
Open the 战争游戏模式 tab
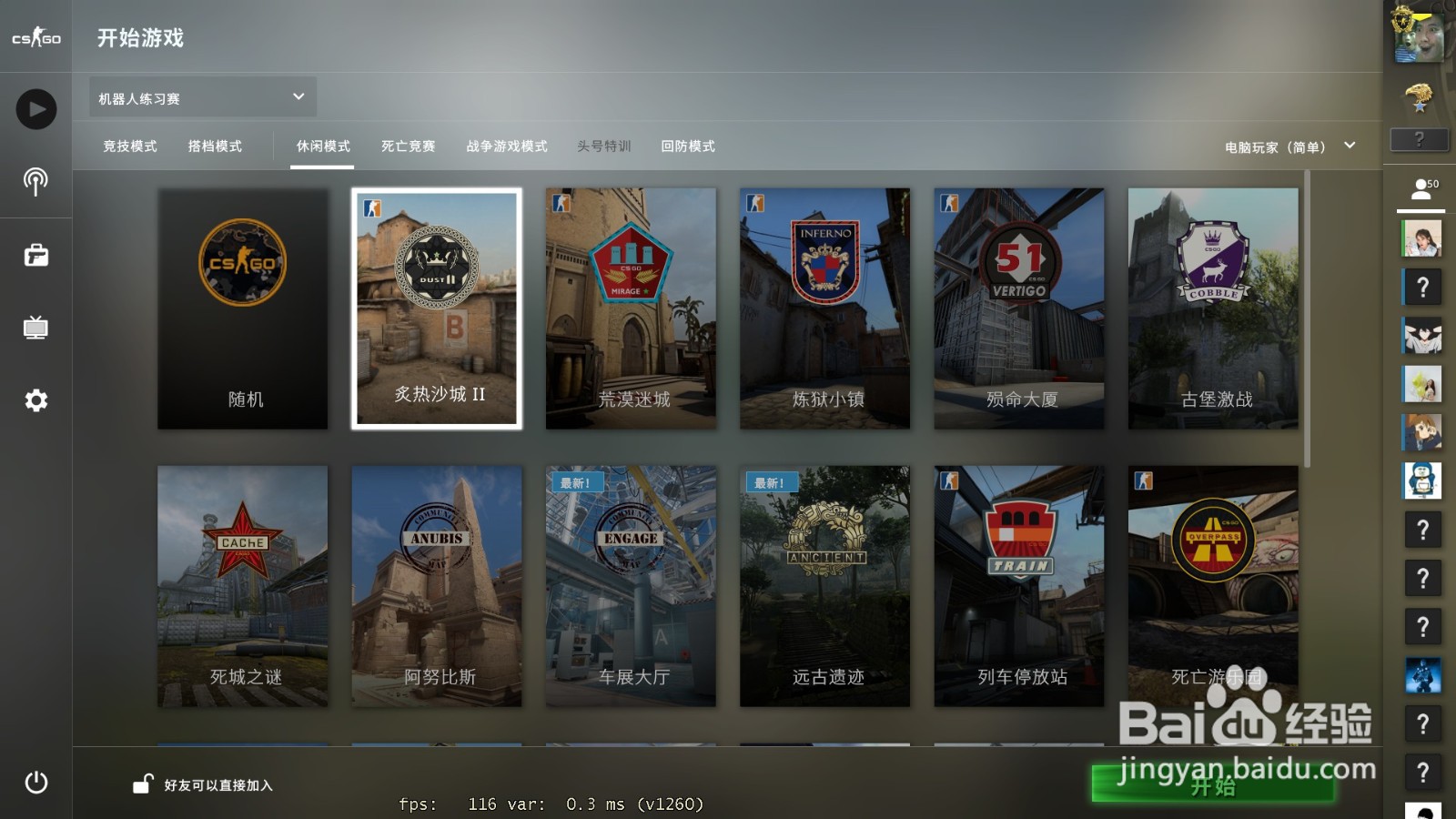click(506, 146)
